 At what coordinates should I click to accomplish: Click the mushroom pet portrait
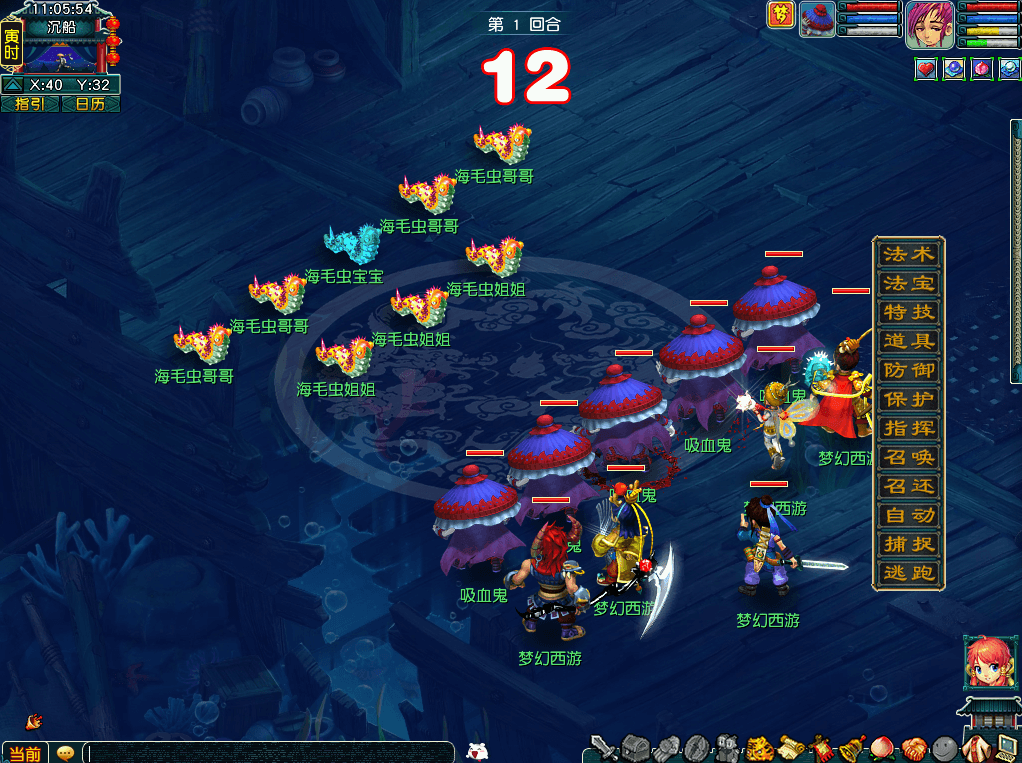pos(817,19)
